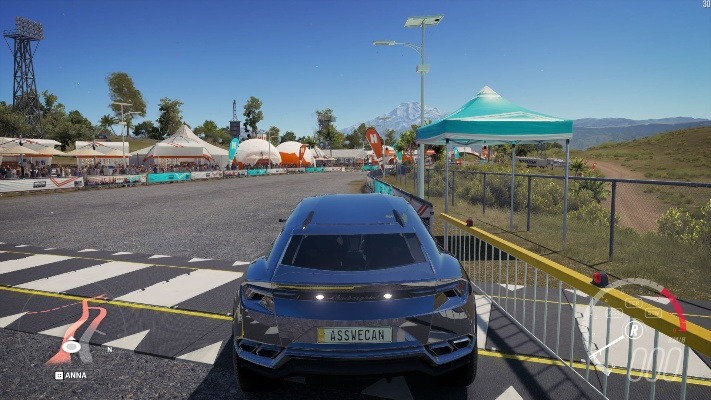Activate the ANNA assistant label
The width and height of the screenshot is (711, 400).
pyautogui.click(x=71, y=375)
